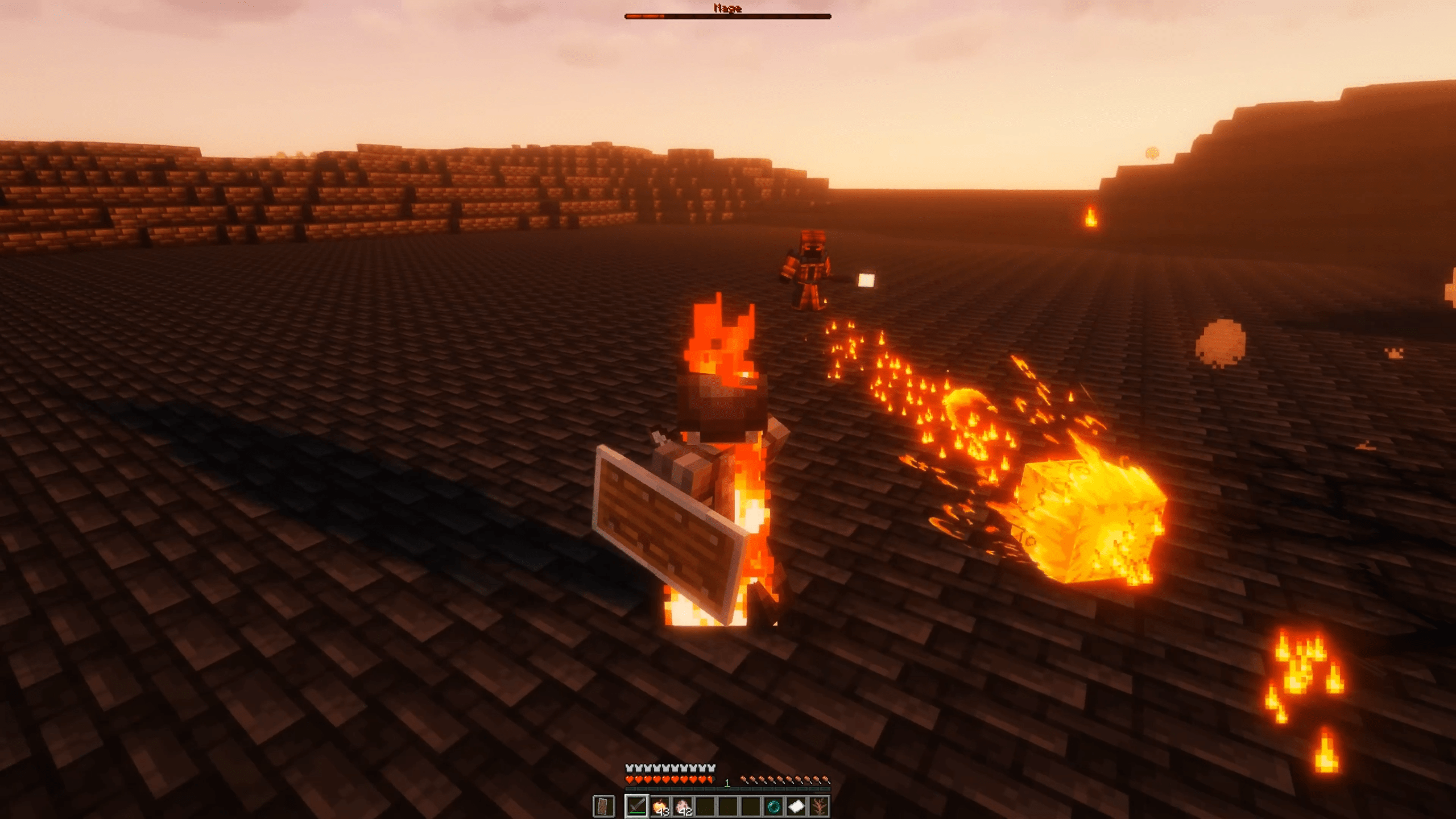The height and width of the screenshot is (819, 1456).
Task: Pick the white paper item slot
Action: coord(796,806)
